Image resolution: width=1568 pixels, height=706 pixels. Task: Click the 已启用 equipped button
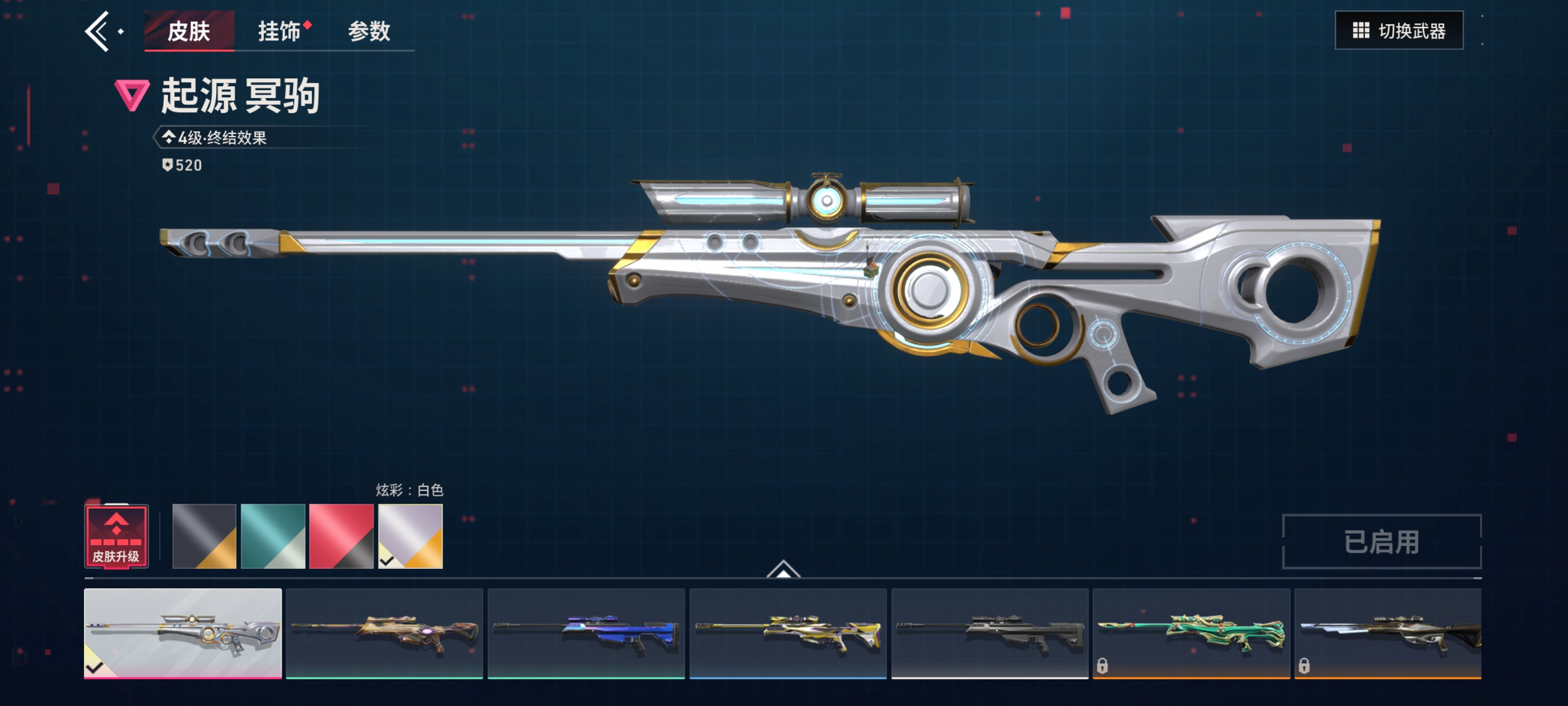[1381, 541]
